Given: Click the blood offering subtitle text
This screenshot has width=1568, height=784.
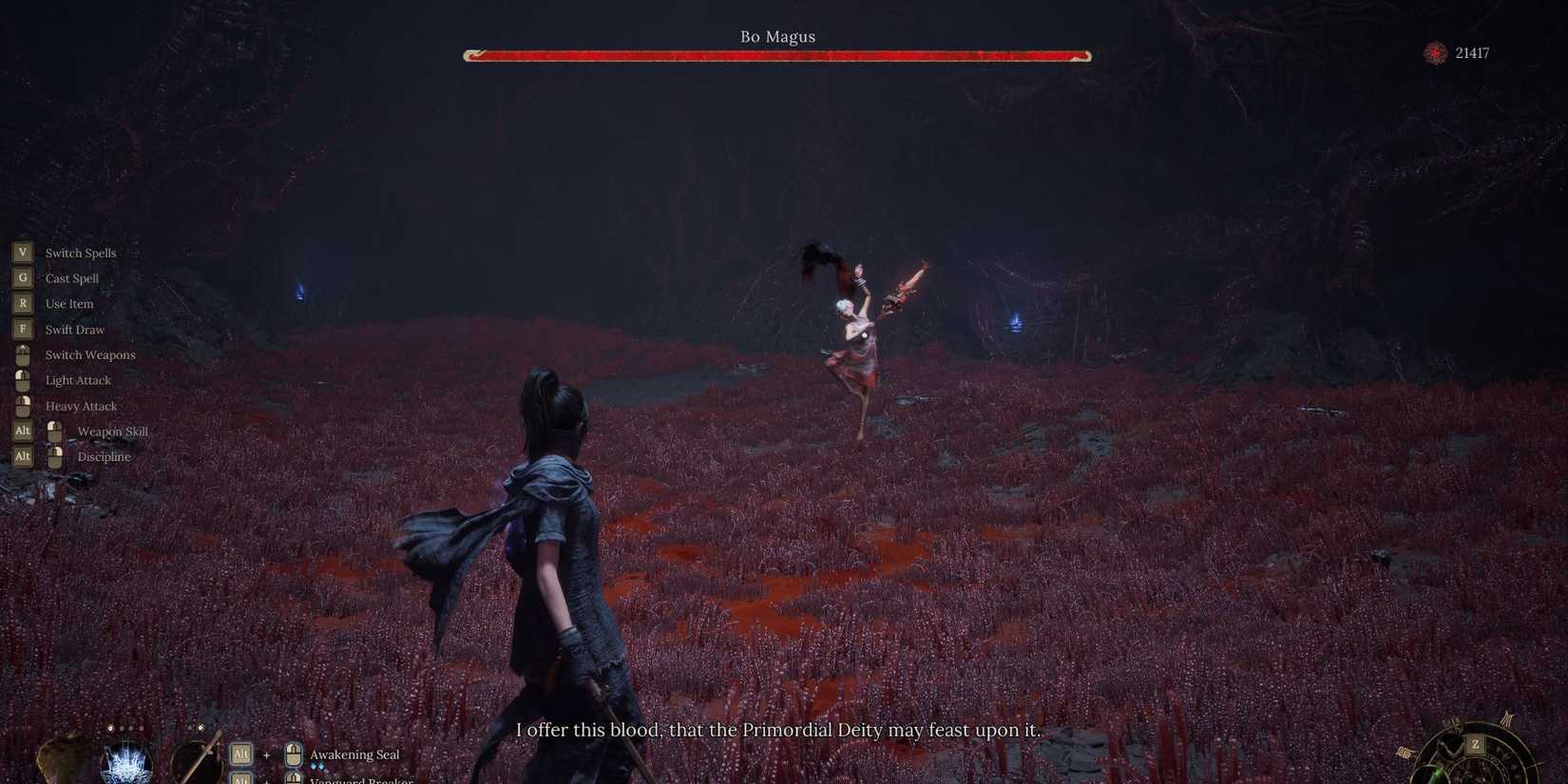Looking at the screenshot, I should (x=778, y=731).
